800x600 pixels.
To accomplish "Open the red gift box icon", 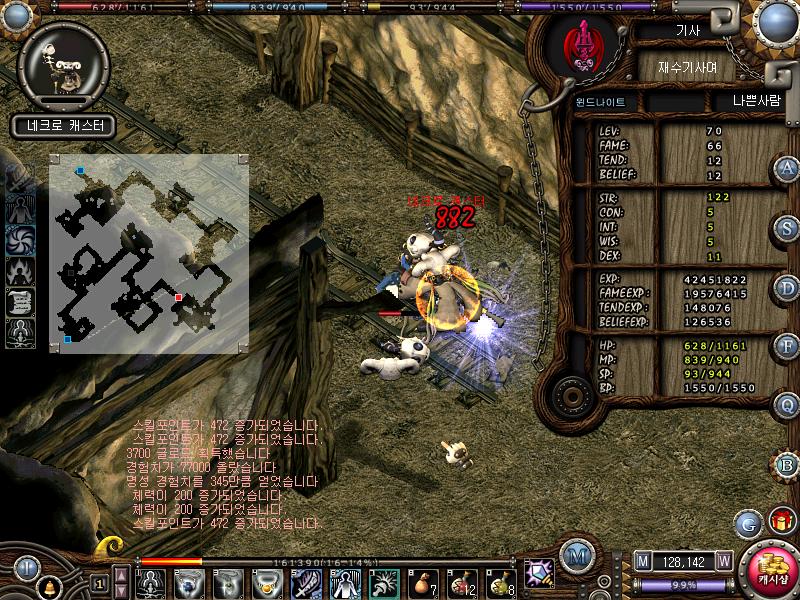I will (x=779, y=521).
